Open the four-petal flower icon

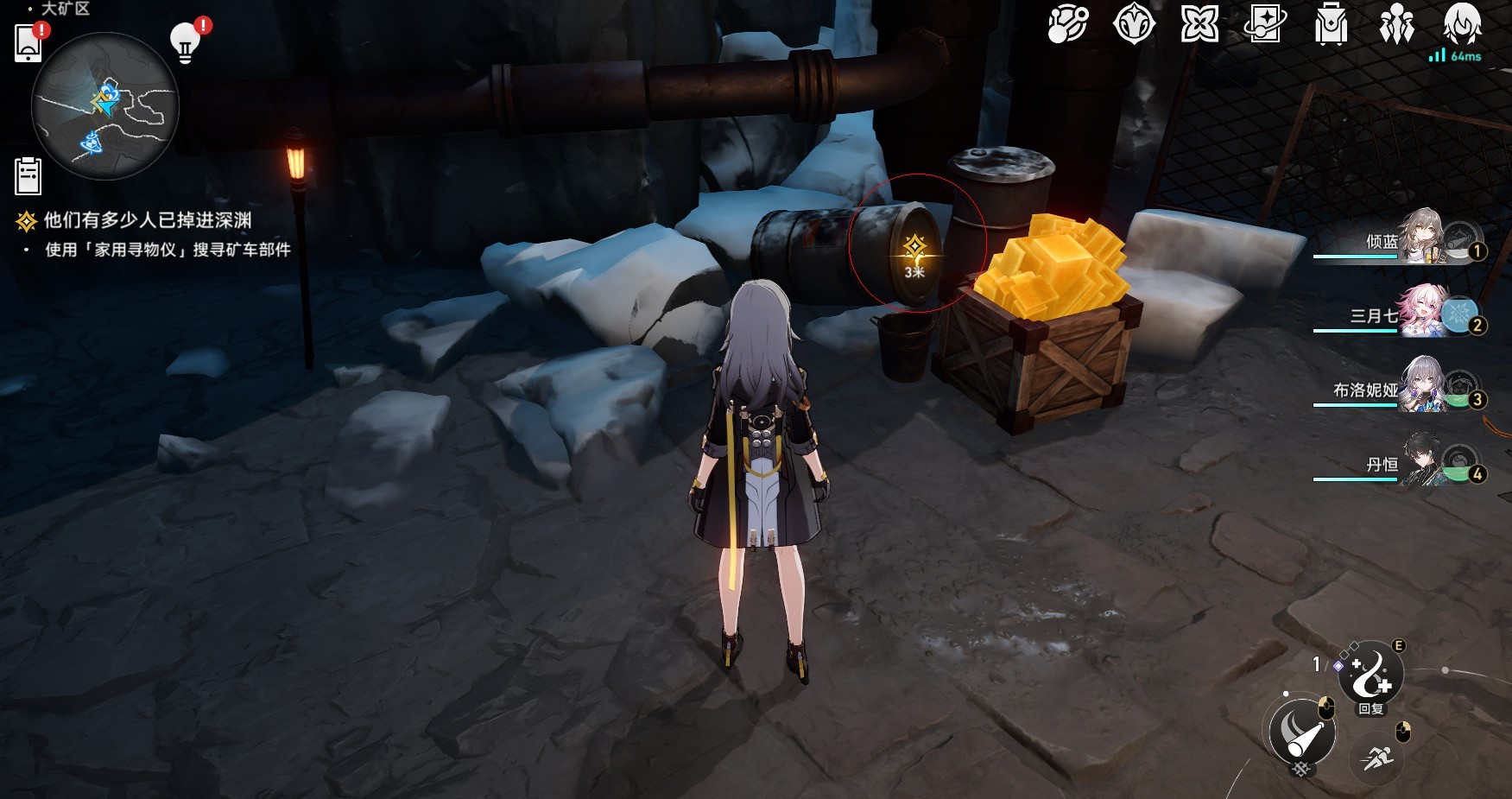pos(1199,24)
